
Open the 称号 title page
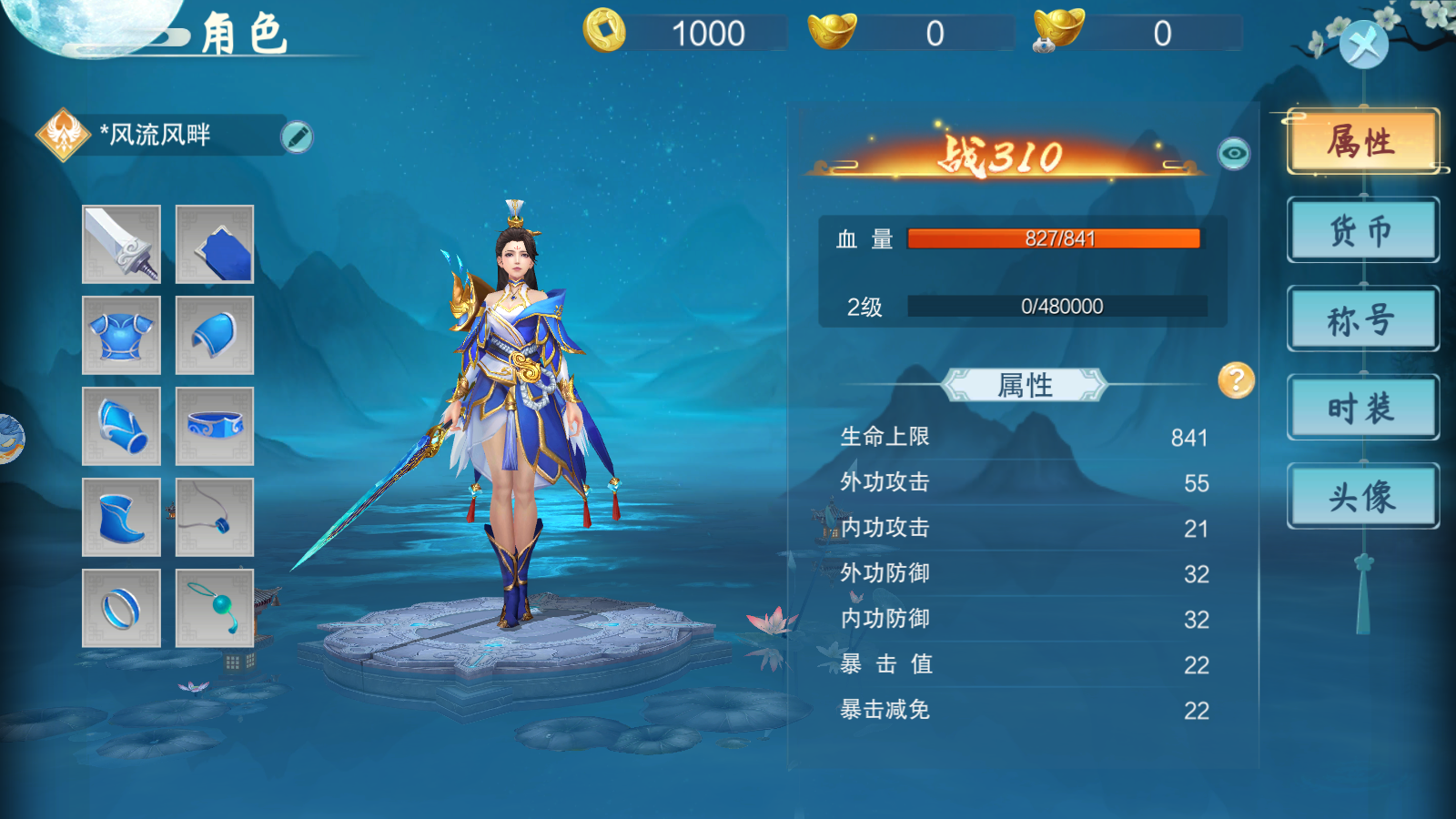(1362, 318)
